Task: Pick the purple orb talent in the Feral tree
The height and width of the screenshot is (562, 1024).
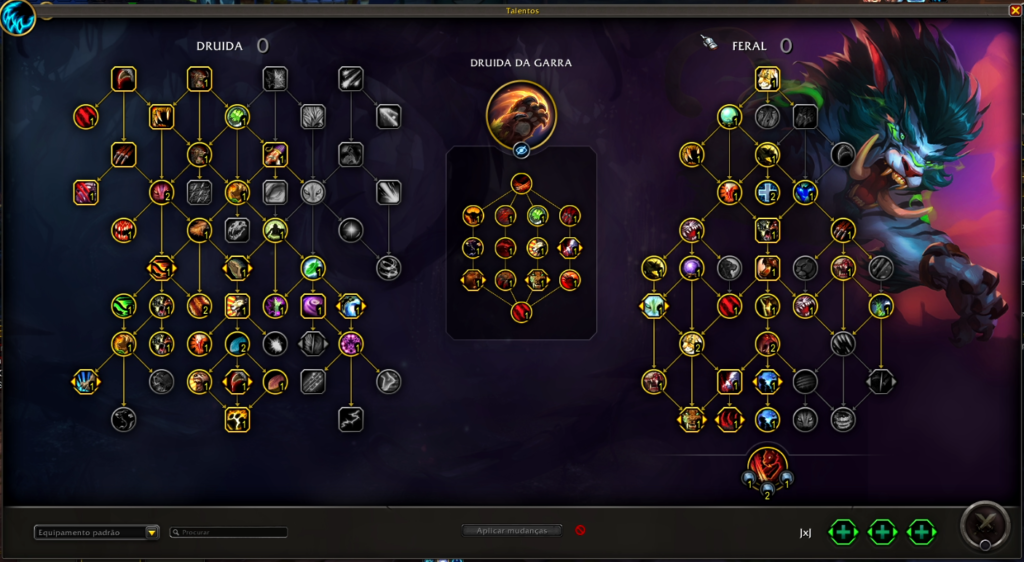Action: tap(691, 267)
